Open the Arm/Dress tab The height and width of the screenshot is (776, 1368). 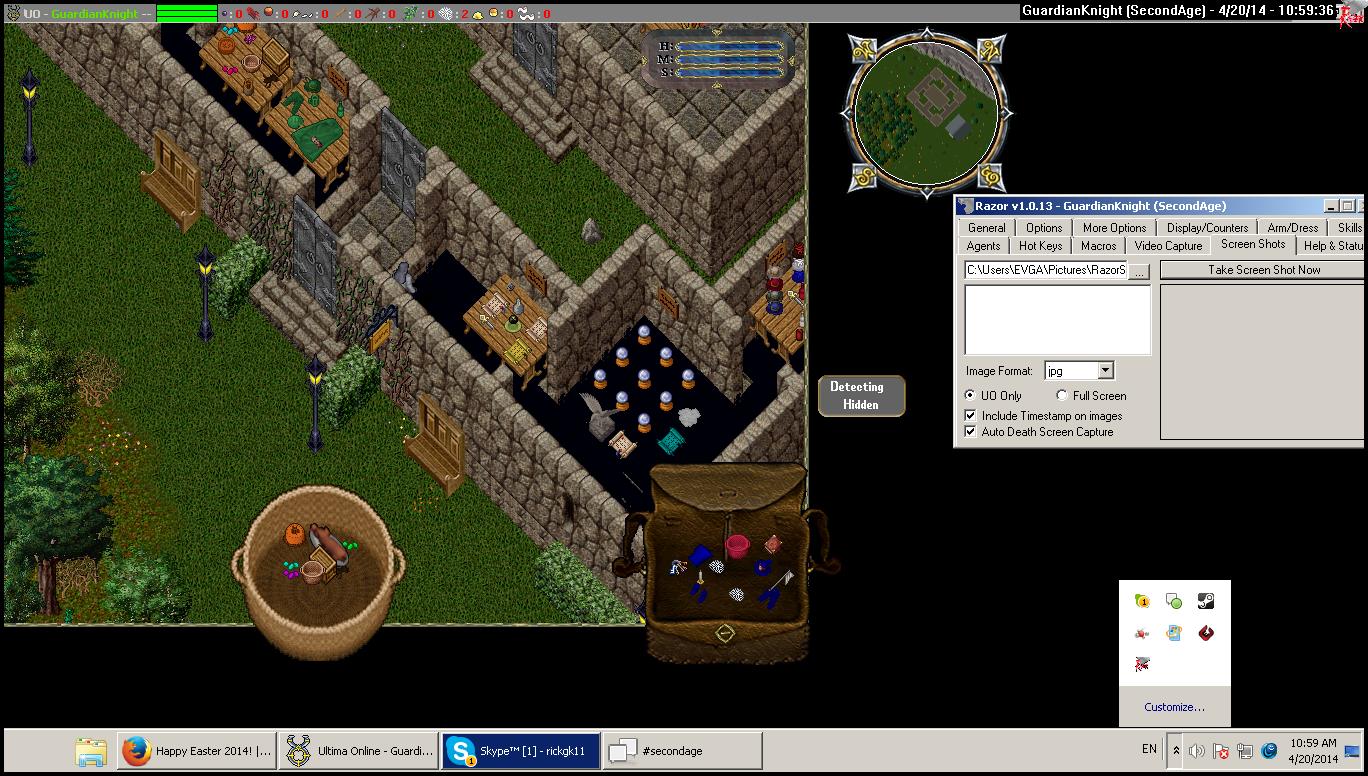(1292, 228)
